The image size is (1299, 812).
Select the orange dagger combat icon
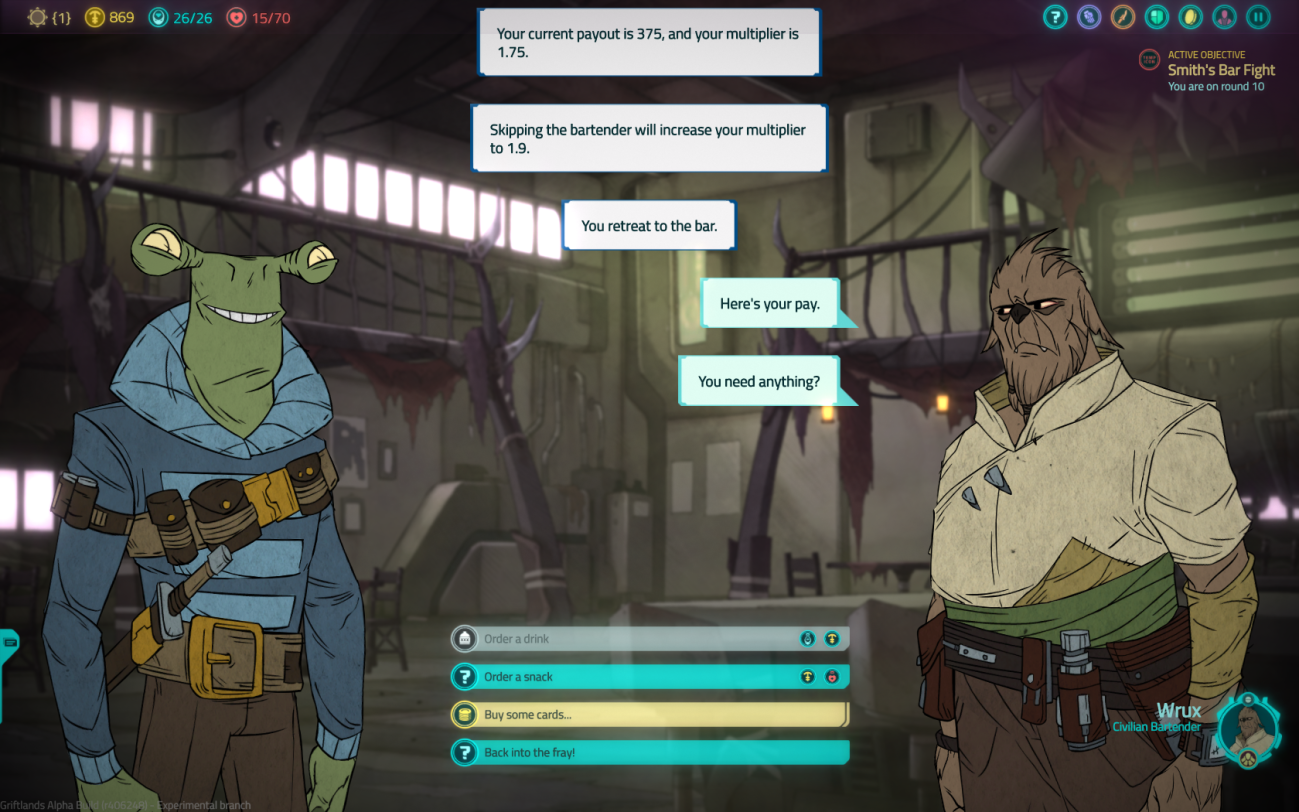[x=1123, y=17]
